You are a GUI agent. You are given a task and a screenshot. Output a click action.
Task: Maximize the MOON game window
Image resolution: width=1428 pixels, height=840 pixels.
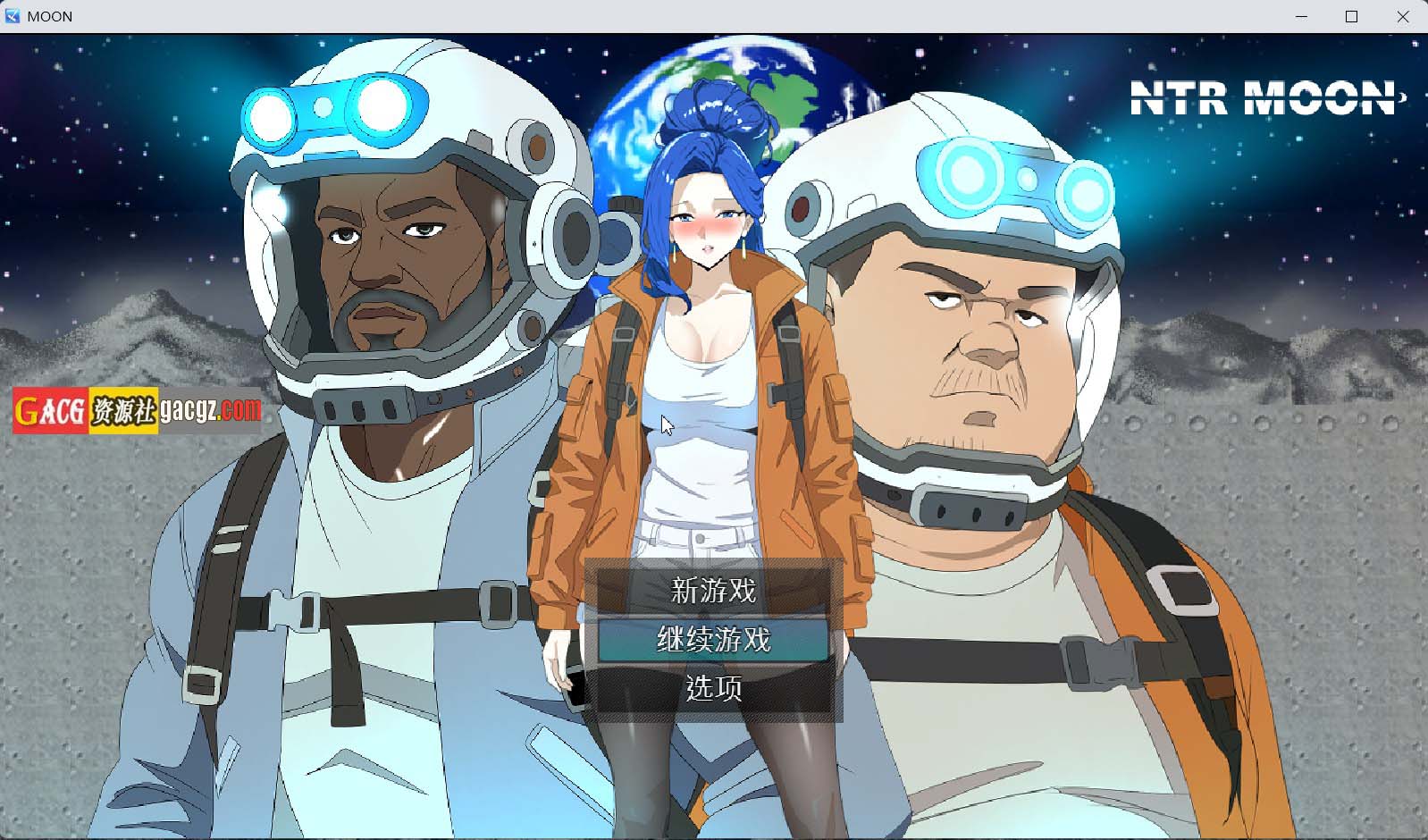[1352, 16]
